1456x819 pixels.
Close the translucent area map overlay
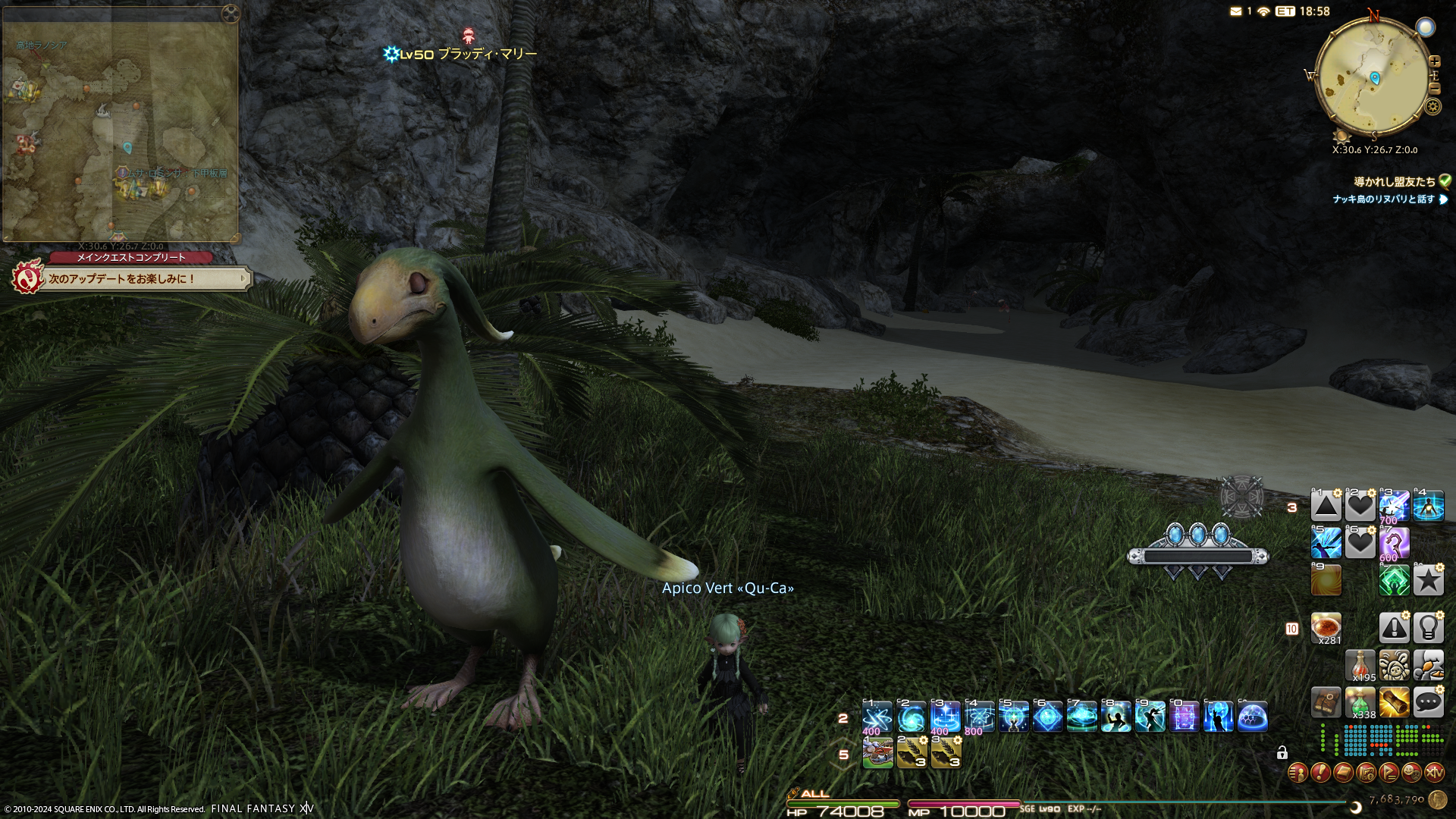coord(231,14)
